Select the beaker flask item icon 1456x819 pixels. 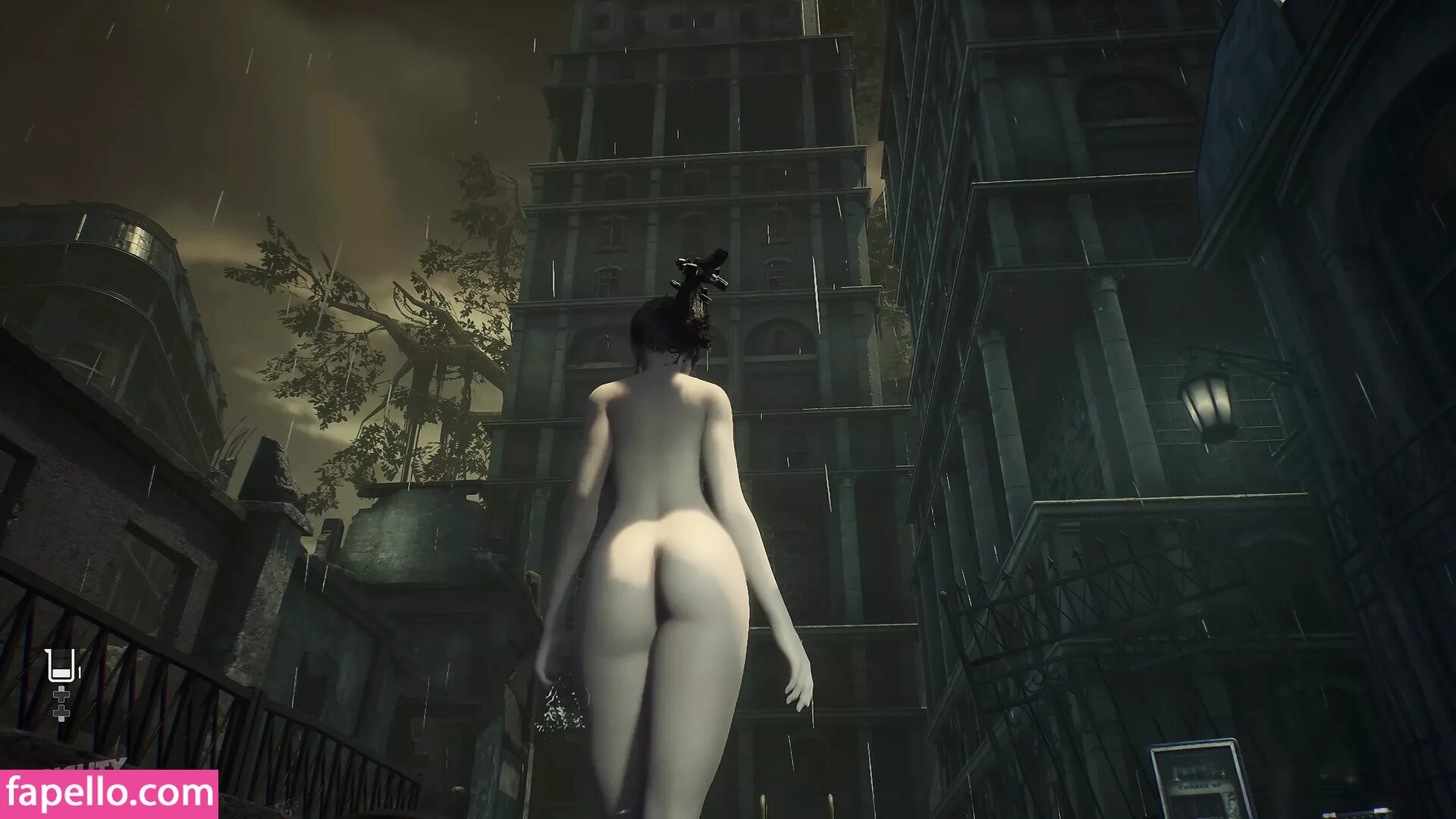(x=61, y=665)
